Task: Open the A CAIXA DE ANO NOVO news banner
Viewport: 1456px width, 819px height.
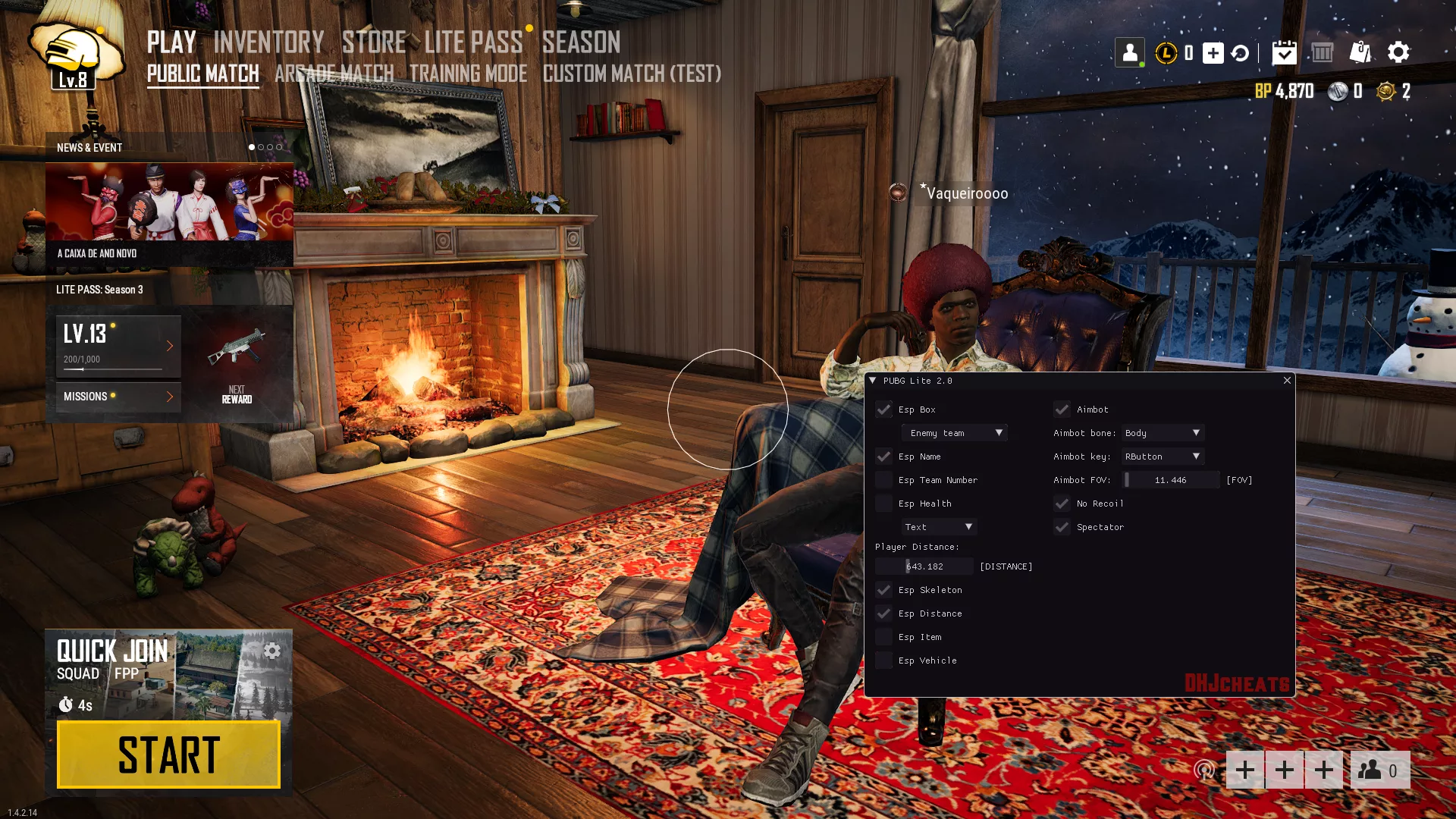Action: [169, 214]
